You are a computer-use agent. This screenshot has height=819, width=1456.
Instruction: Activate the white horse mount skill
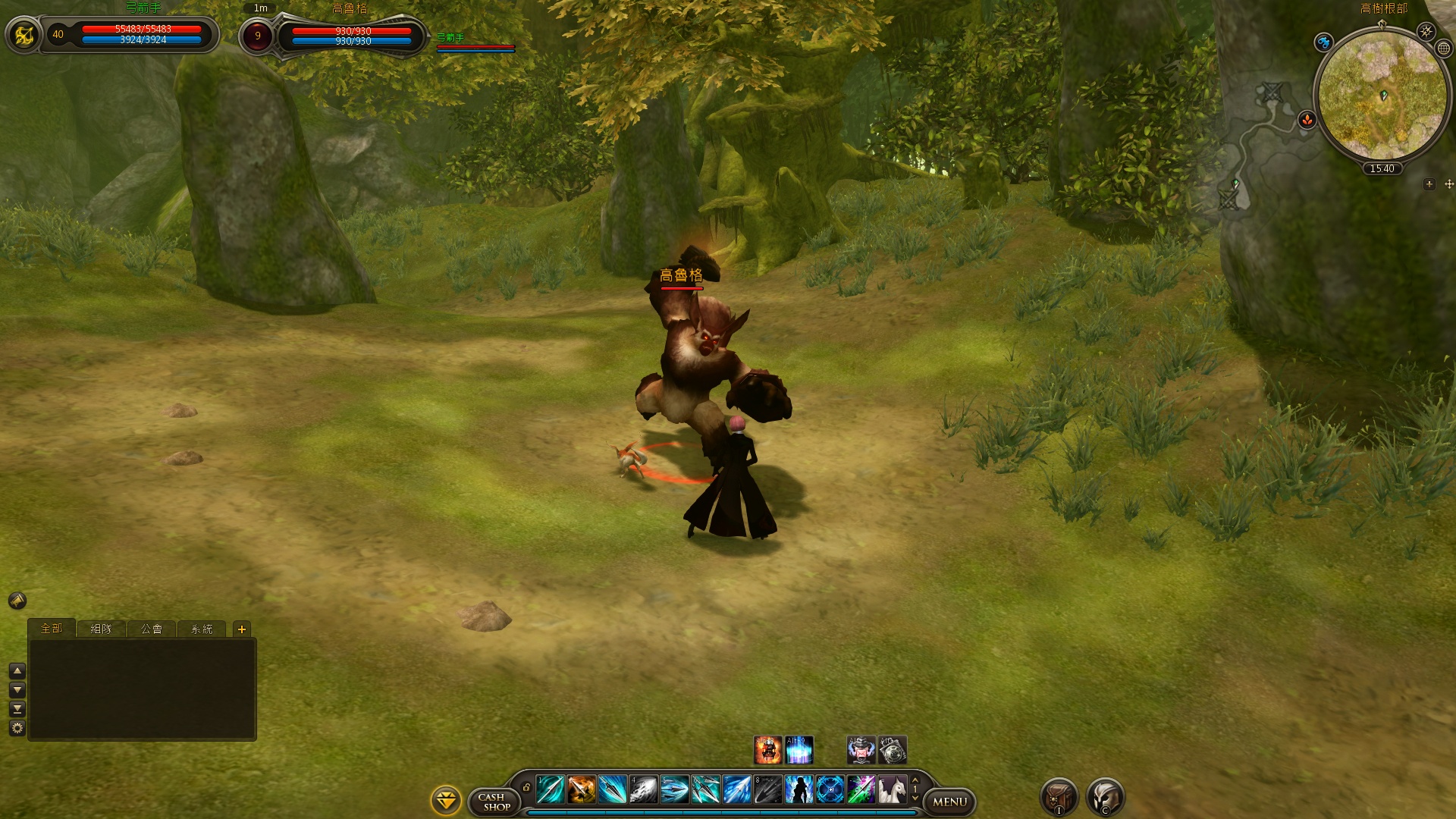(x=893, y=789)
